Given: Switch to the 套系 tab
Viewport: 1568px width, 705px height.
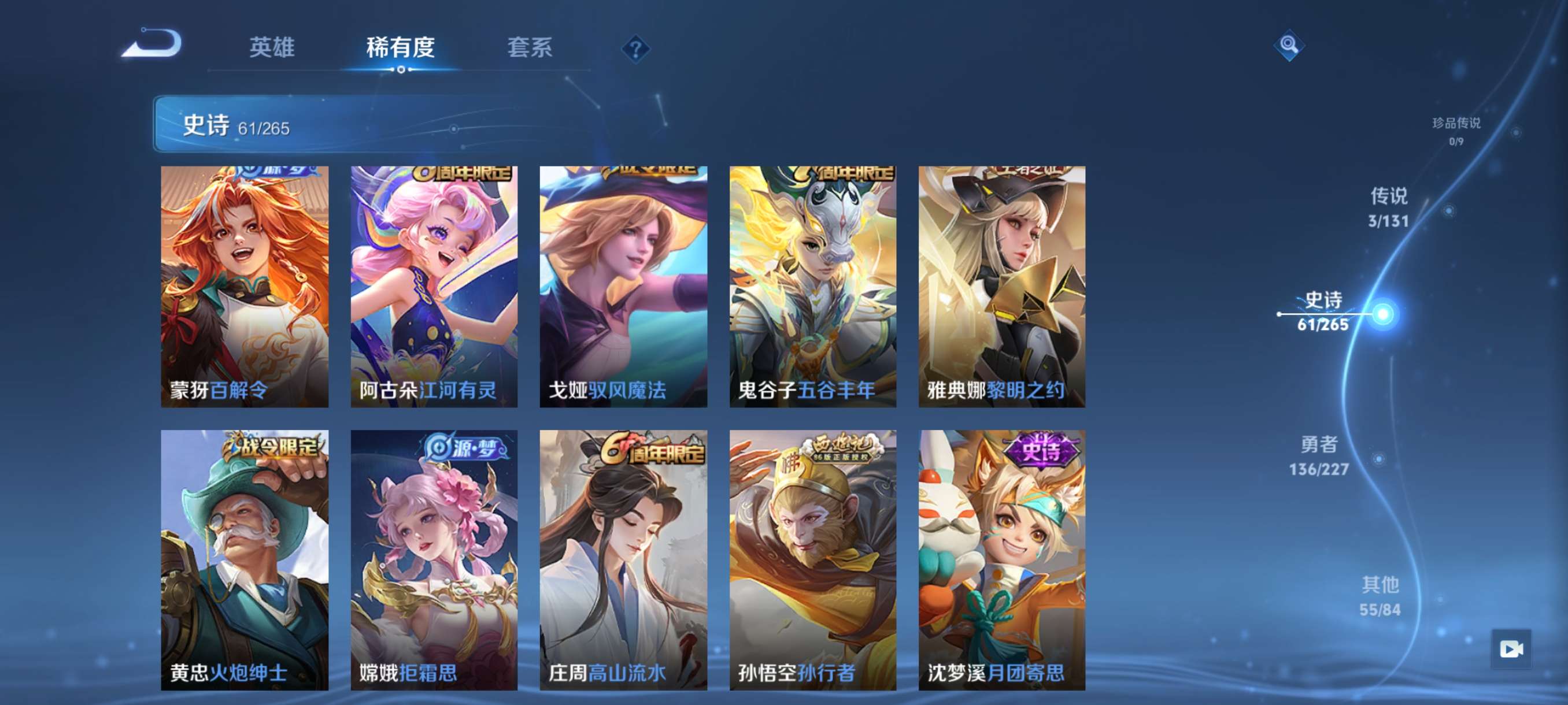Looking at the screenshot, I should [532, 47].
